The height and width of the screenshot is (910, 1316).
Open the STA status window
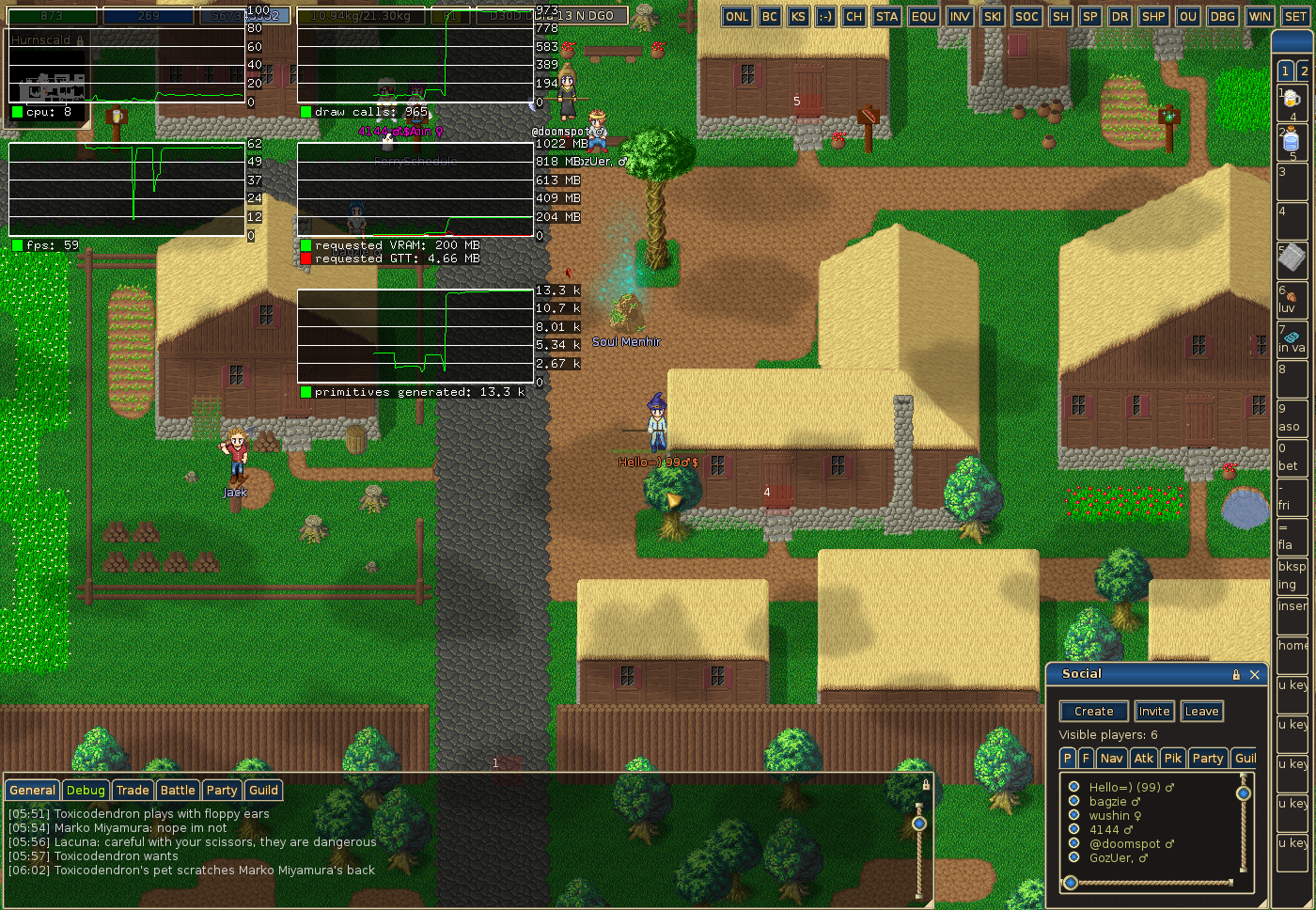(x=886, y=16)
